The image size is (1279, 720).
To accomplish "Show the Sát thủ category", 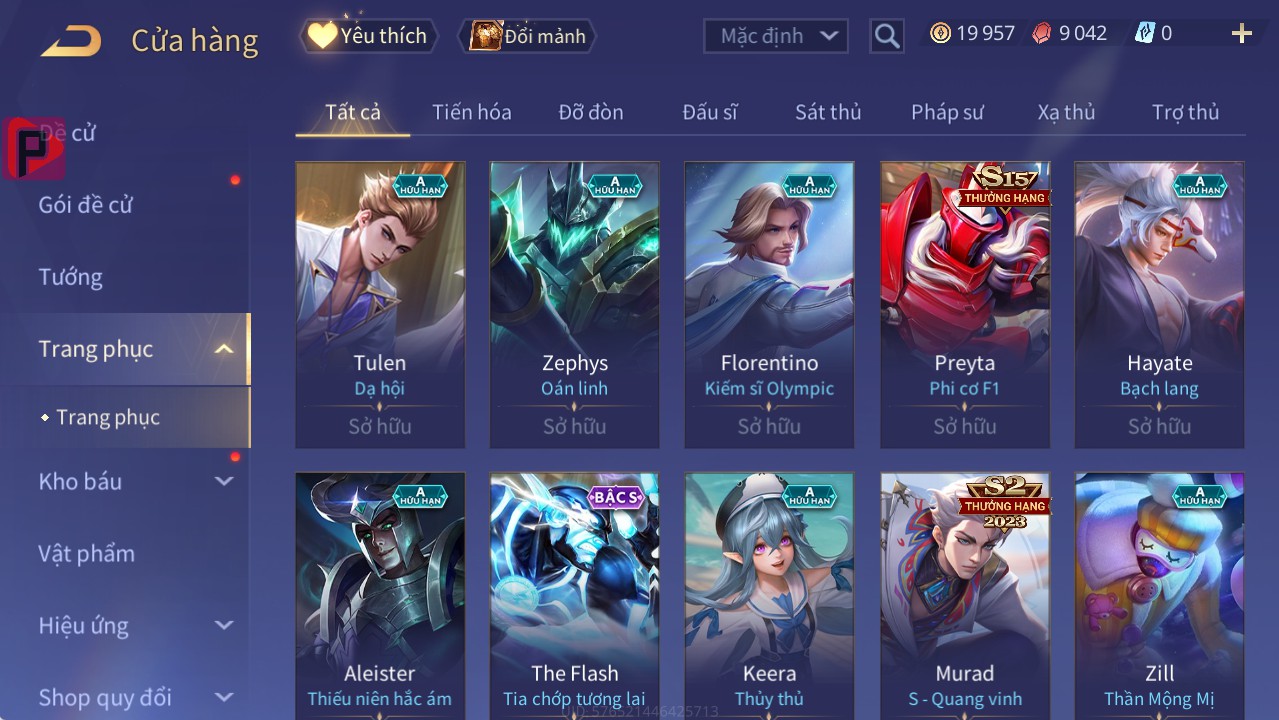I will pyautogui.click(x=828, y=112).
